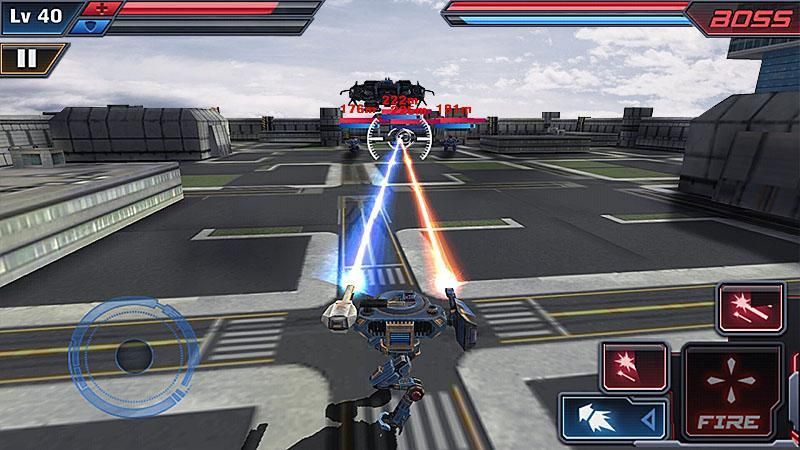Use the small rocket burst skill
This screenshot has width=800, height=450.
point(634,364)
